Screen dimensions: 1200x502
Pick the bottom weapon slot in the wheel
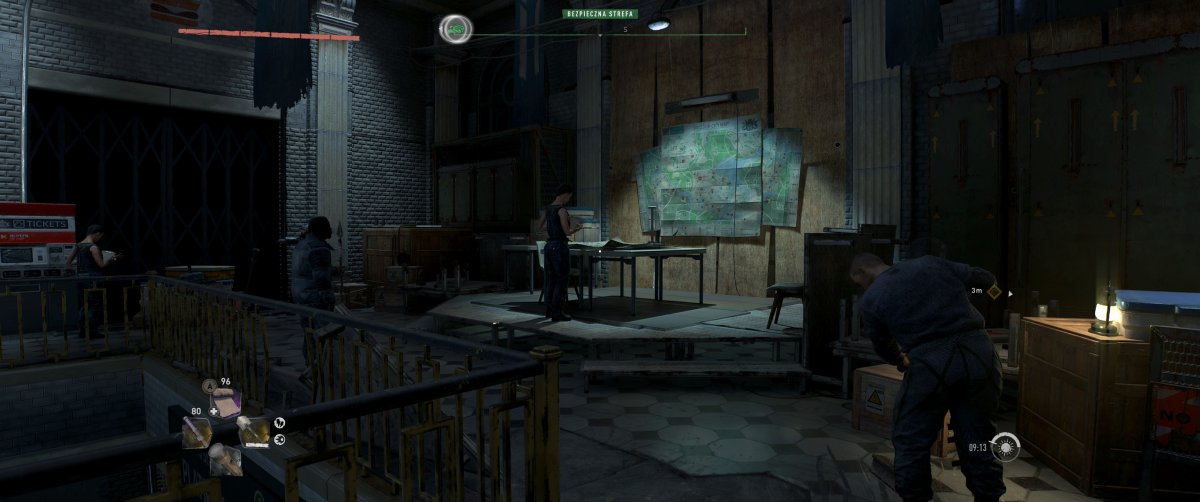pyautogui.click(x=224, y=459)
